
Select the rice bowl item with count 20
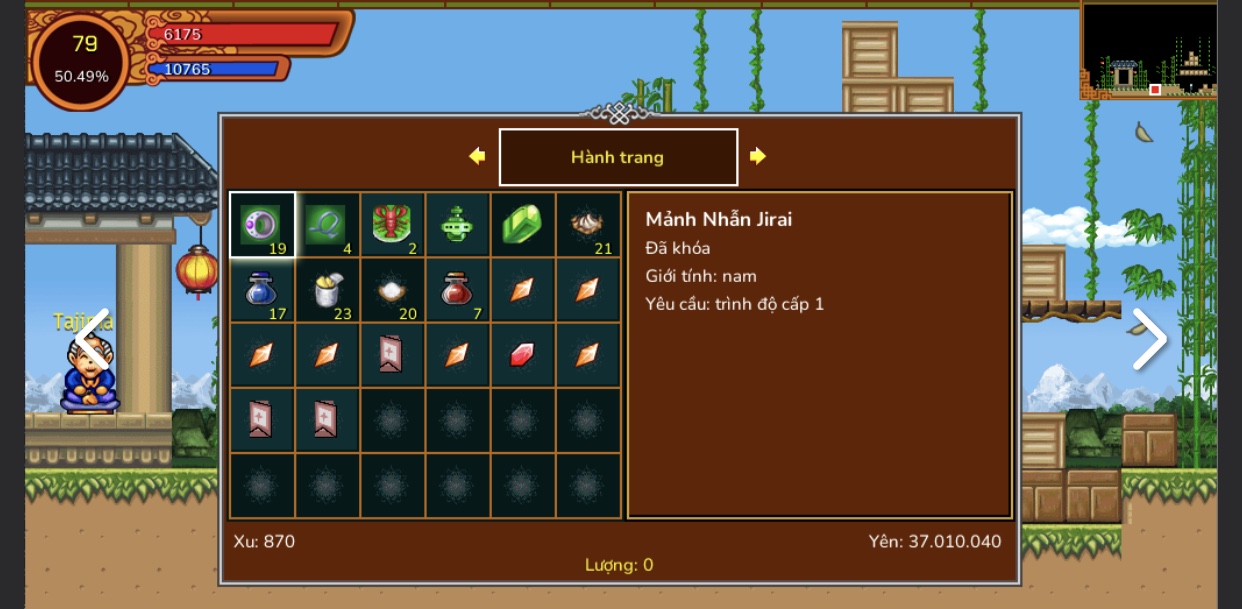click(x=392, y=290)
